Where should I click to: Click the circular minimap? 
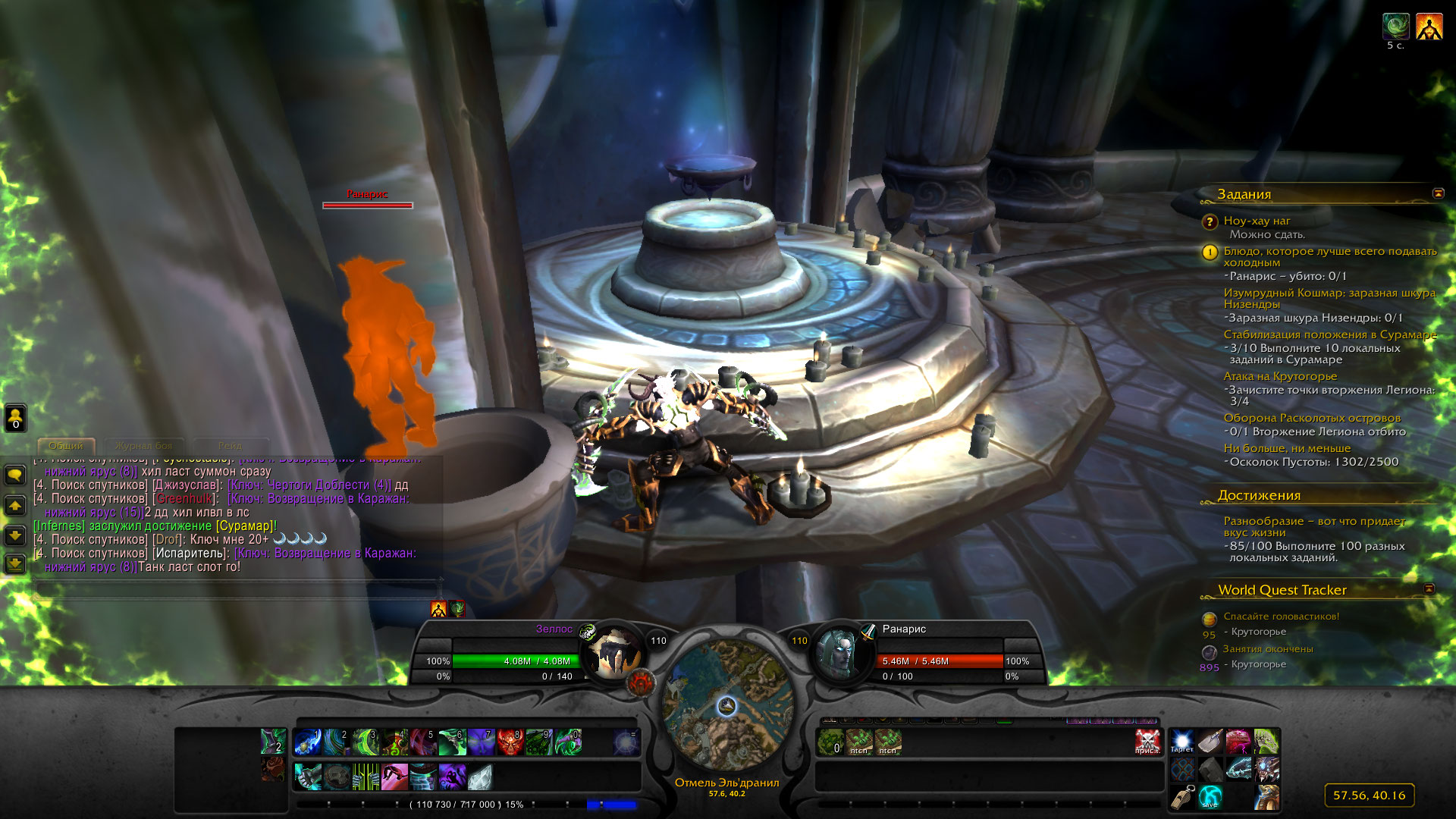click(726, 705)
